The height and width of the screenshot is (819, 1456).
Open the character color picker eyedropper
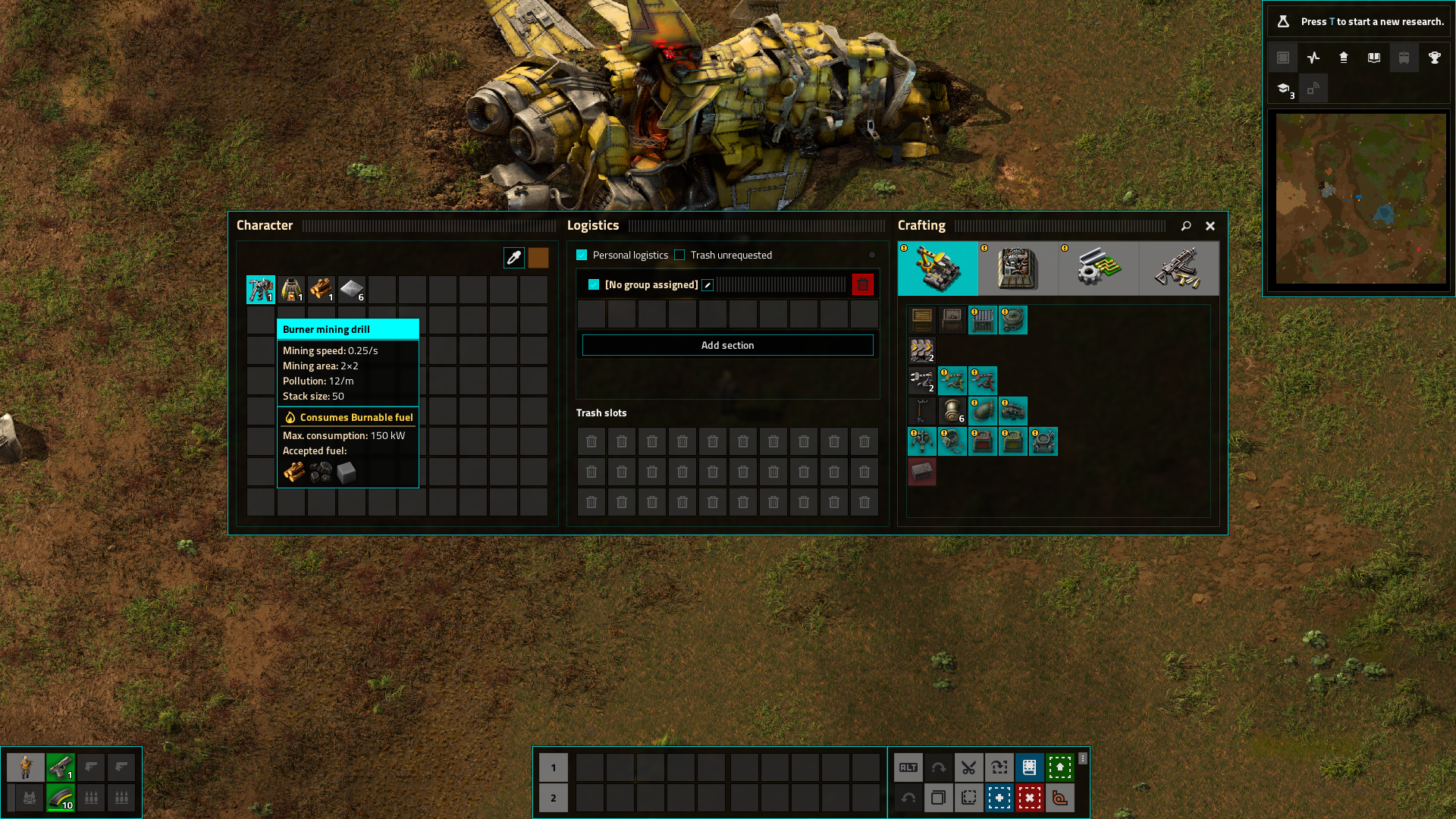coord(513,258)
